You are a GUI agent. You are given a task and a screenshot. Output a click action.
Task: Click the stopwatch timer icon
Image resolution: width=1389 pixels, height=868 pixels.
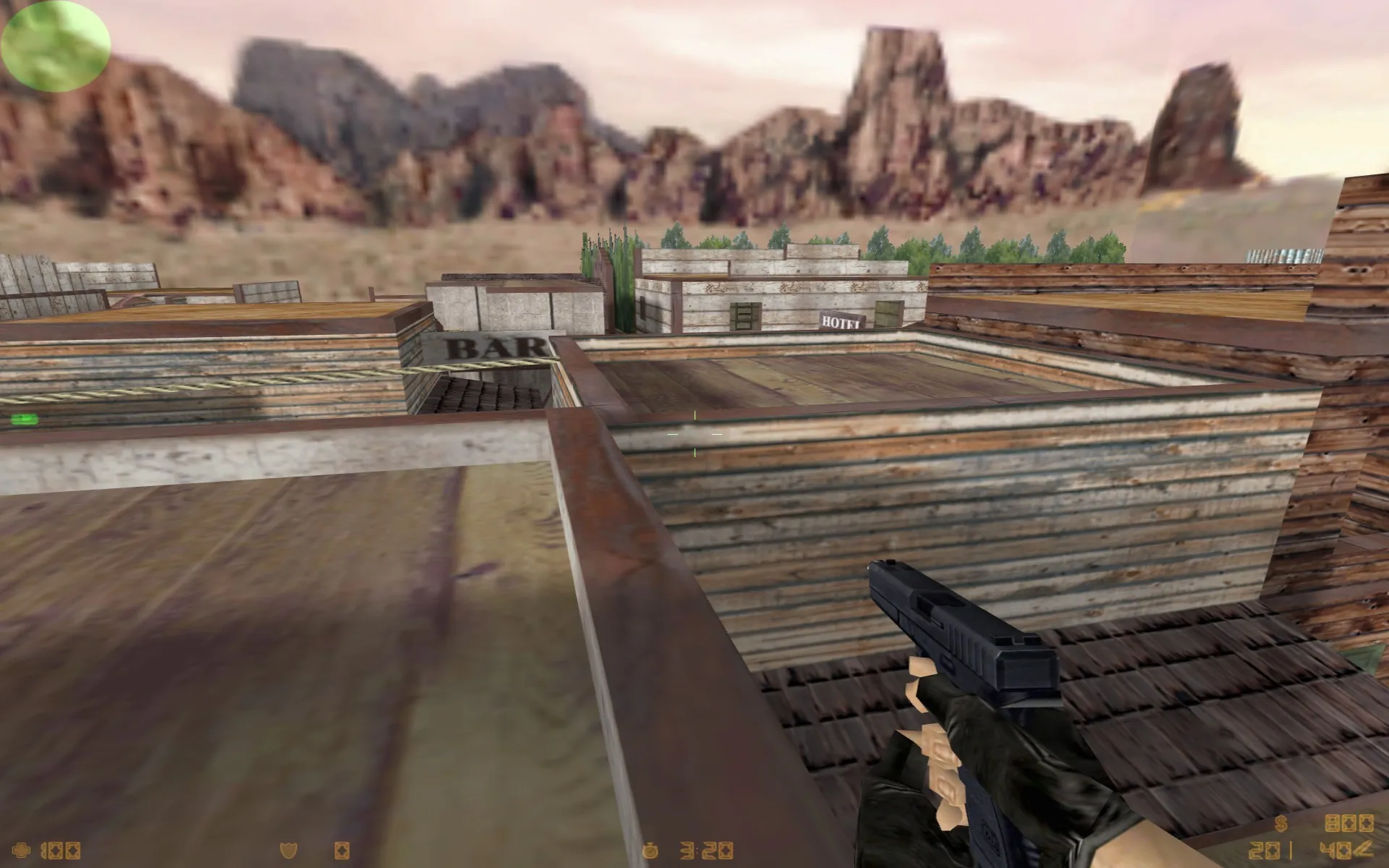[x=650, y=850]
